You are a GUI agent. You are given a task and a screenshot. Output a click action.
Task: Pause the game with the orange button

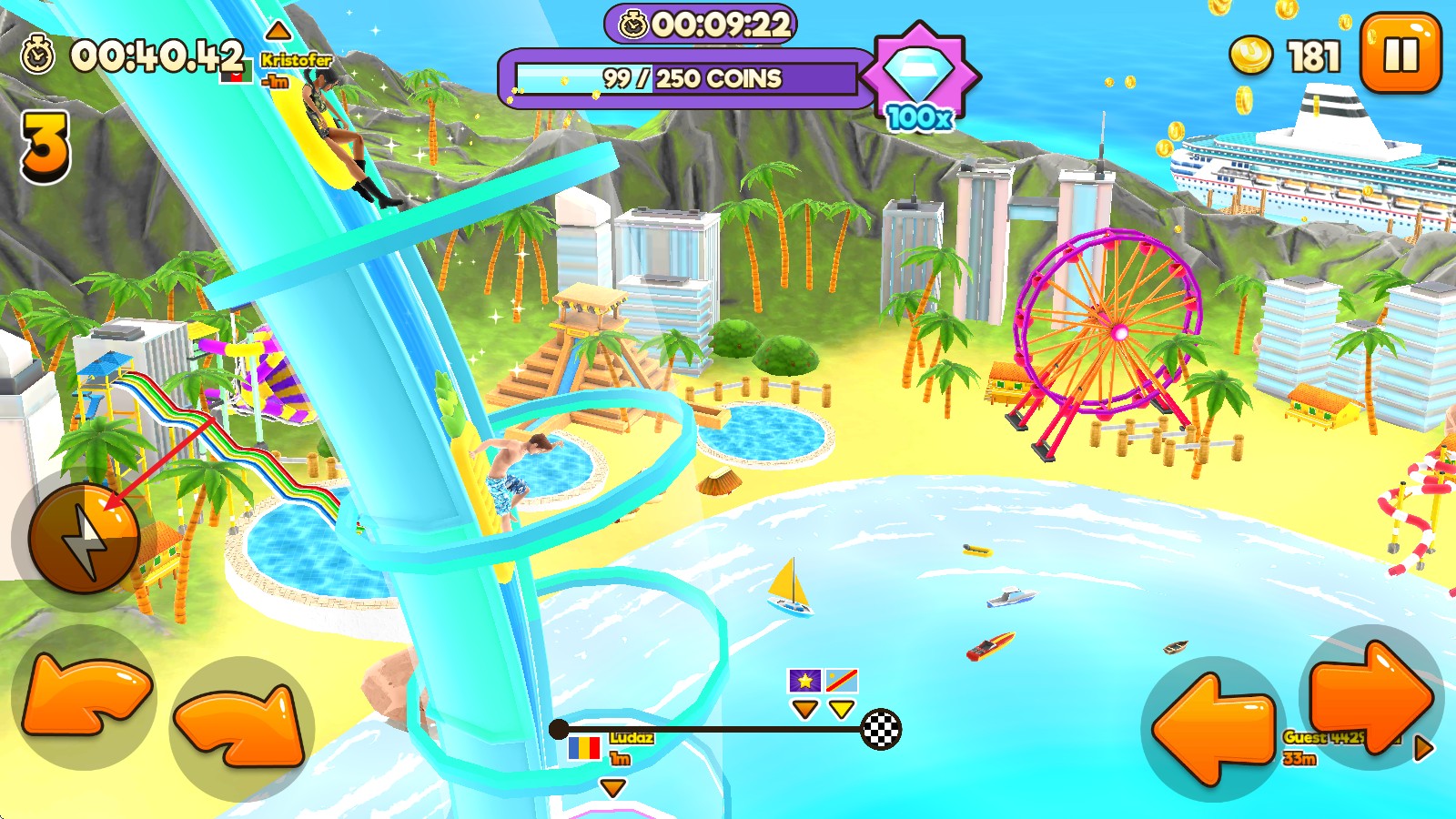pos(1400,54)
